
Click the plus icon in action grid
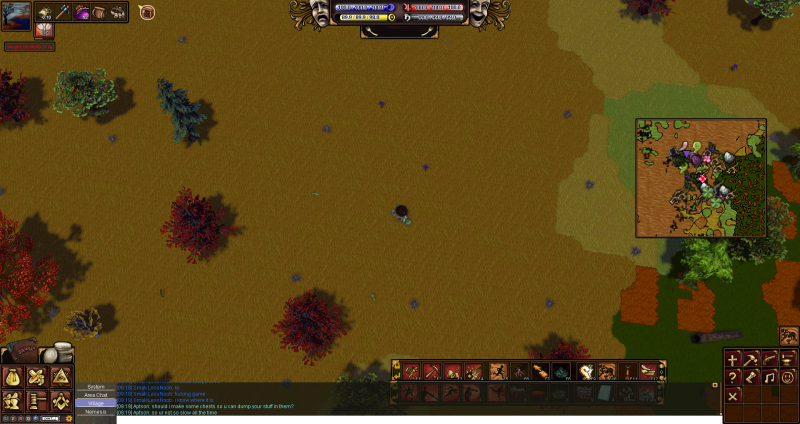coord(733,359)
